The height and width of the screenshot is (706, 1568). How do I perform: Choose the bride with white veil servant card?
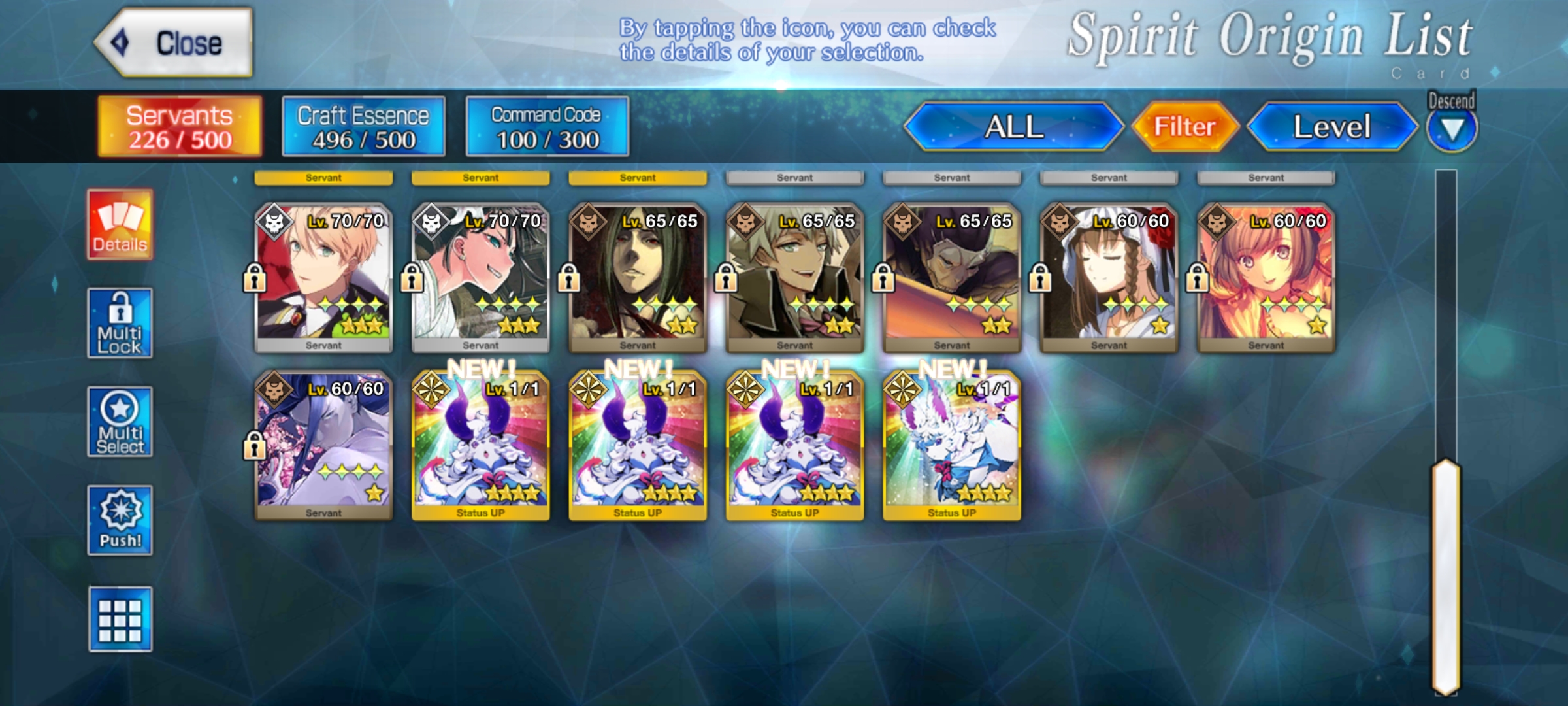[1109, 278]
